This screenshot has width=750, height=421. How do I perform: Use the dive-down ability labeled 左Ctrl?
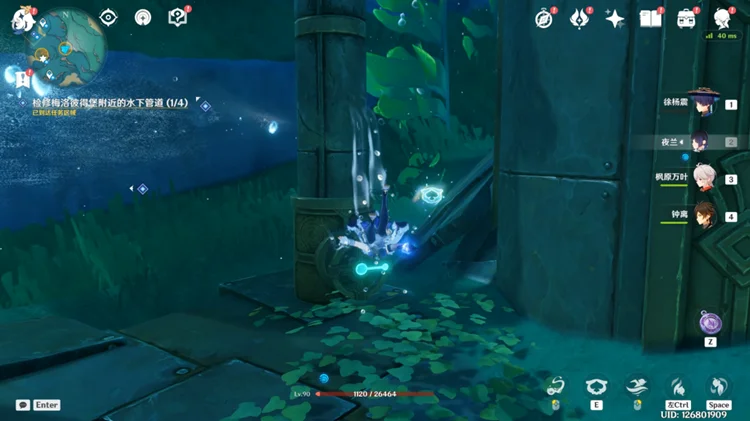[678, 387]
